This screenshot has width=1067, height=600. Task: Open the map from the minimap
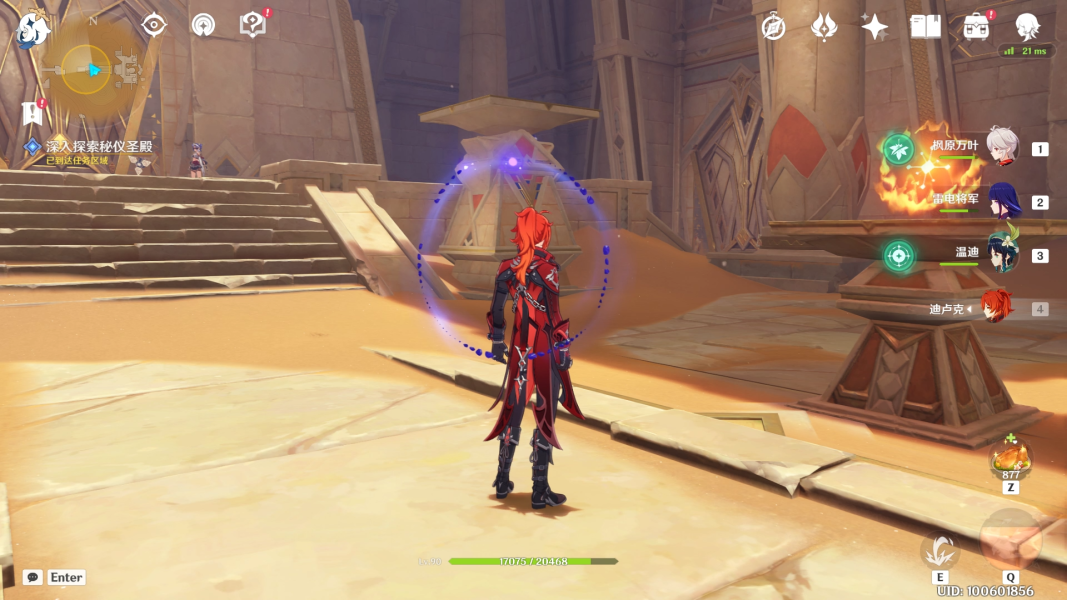[88, 69]
